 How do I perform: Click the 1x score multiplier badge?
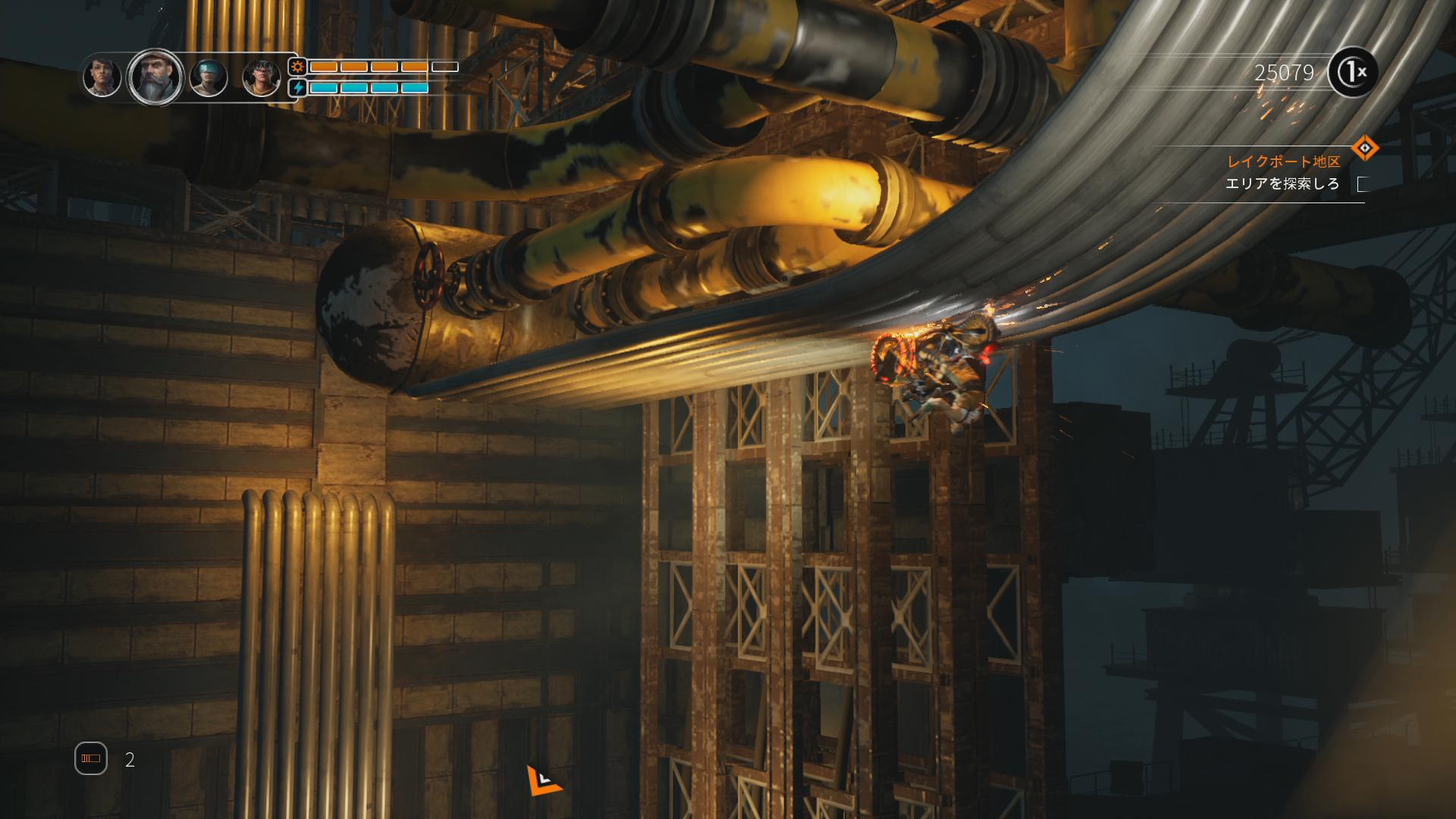1353,73
